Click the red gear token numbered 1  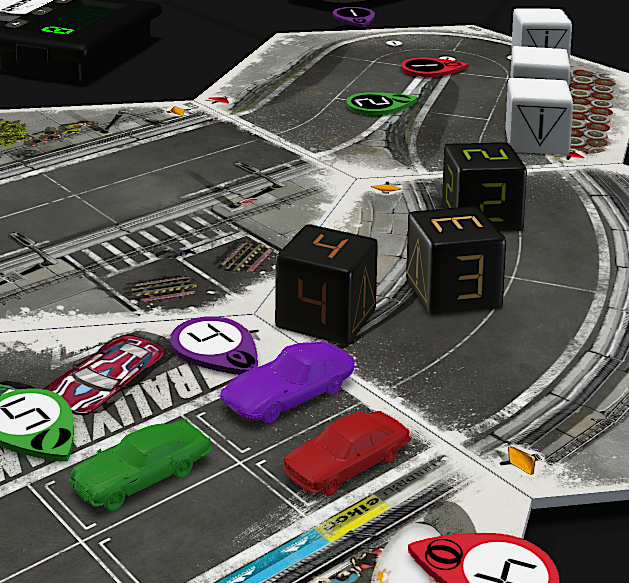pos(433,65)
